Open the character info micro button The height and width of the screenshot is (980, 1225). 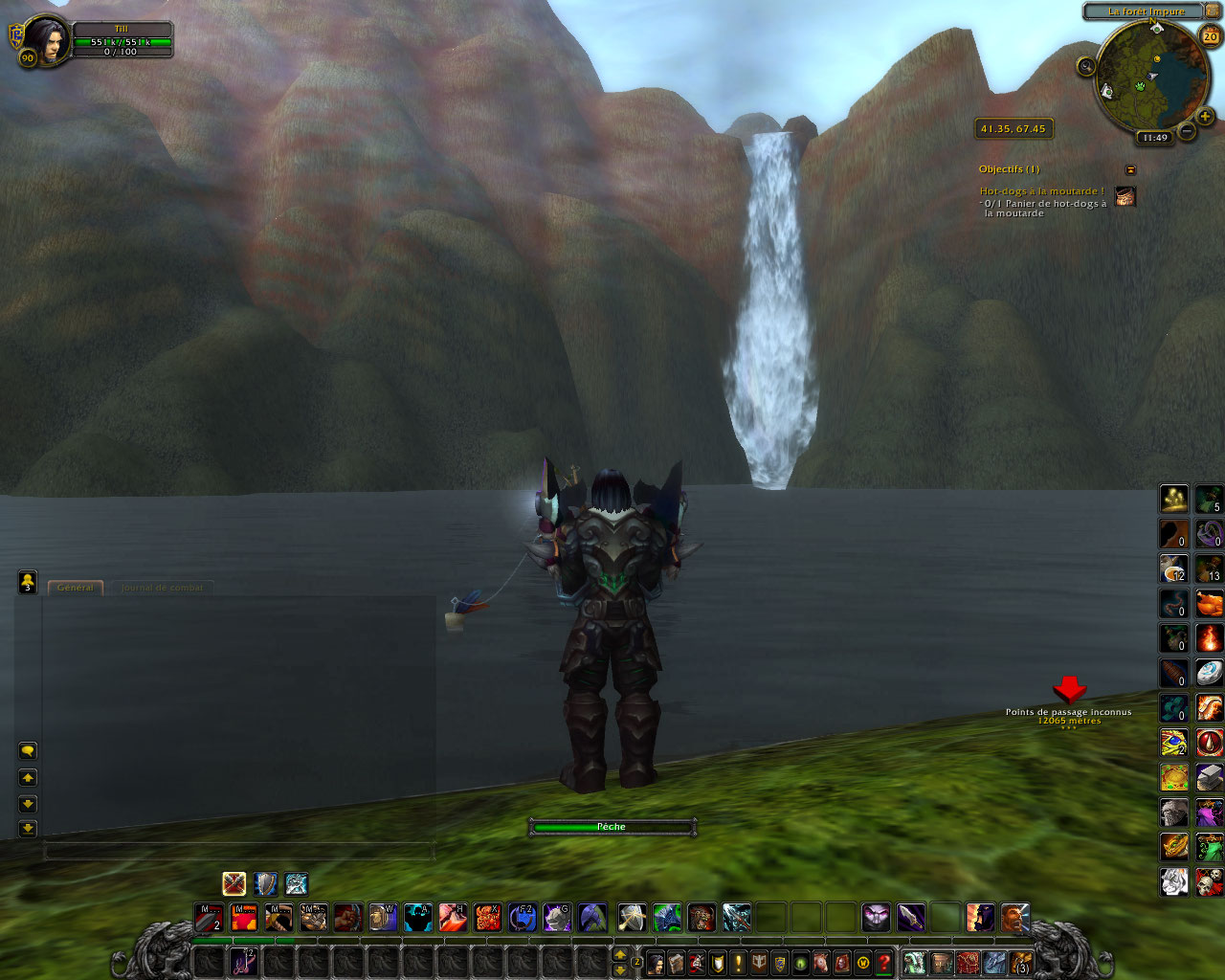click(656, 963)
